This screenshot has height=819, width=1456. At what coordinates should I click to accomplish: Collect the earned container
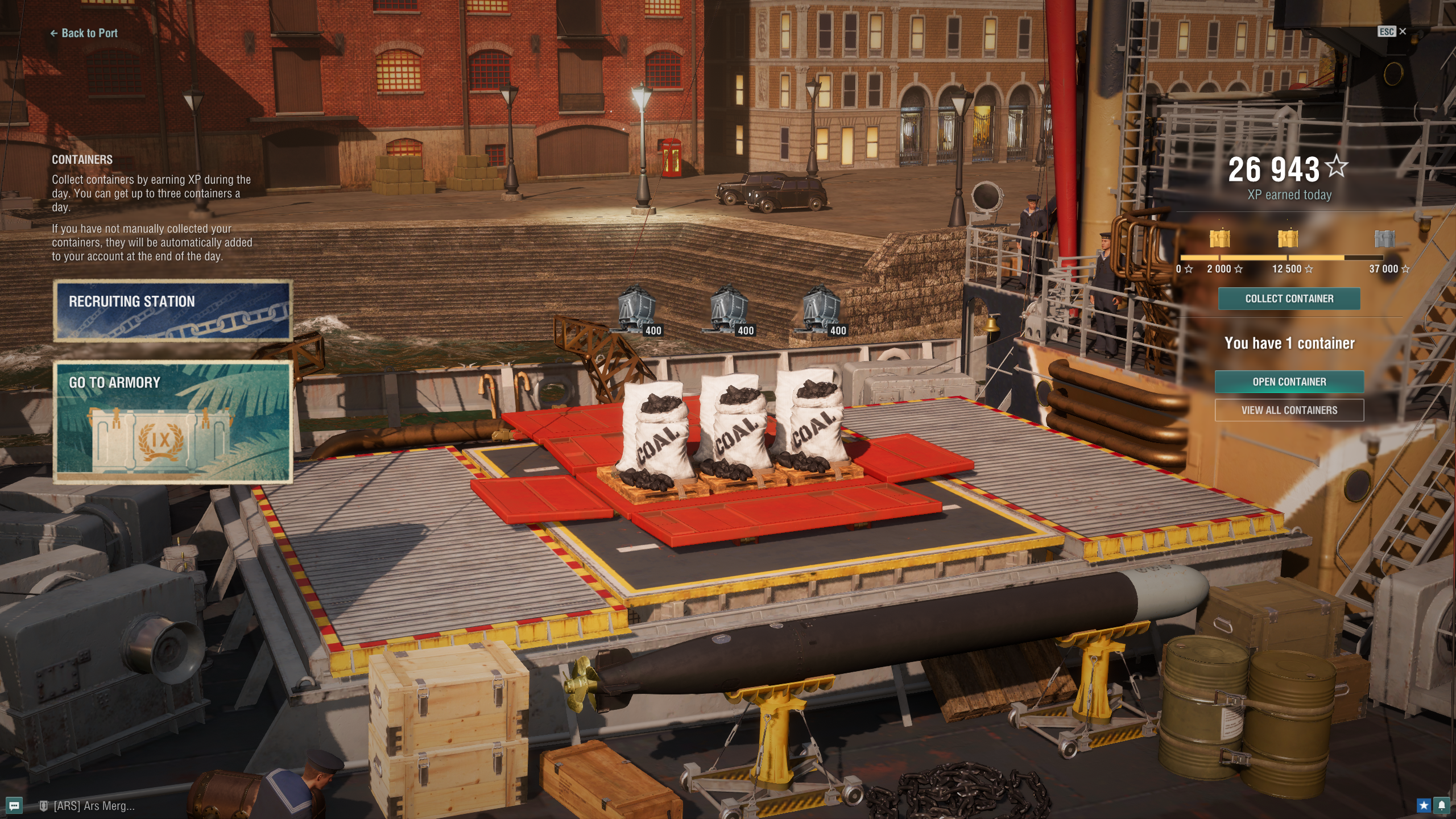pos(1289,299)
